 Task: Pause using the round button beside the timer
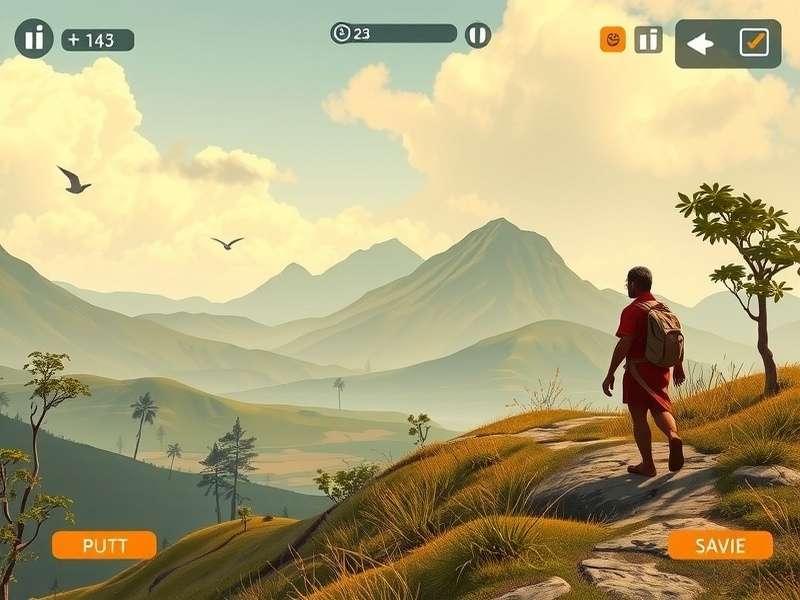click(478, 35)
